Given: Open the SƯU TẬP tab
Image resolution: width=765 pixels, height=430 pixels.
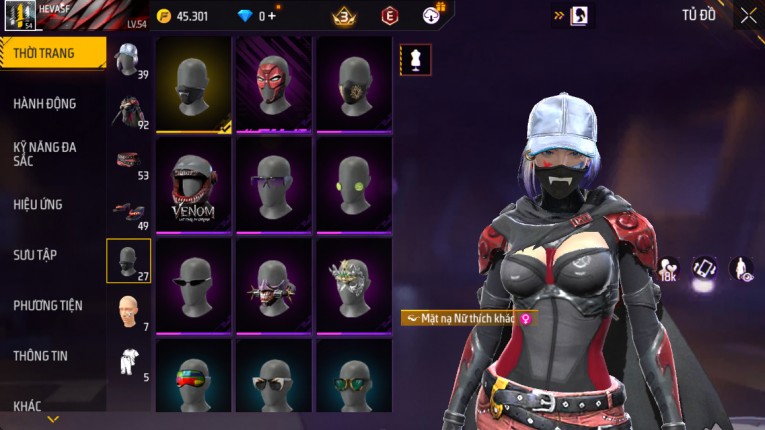Looking at the screenshot, I should tap(35, 255).
